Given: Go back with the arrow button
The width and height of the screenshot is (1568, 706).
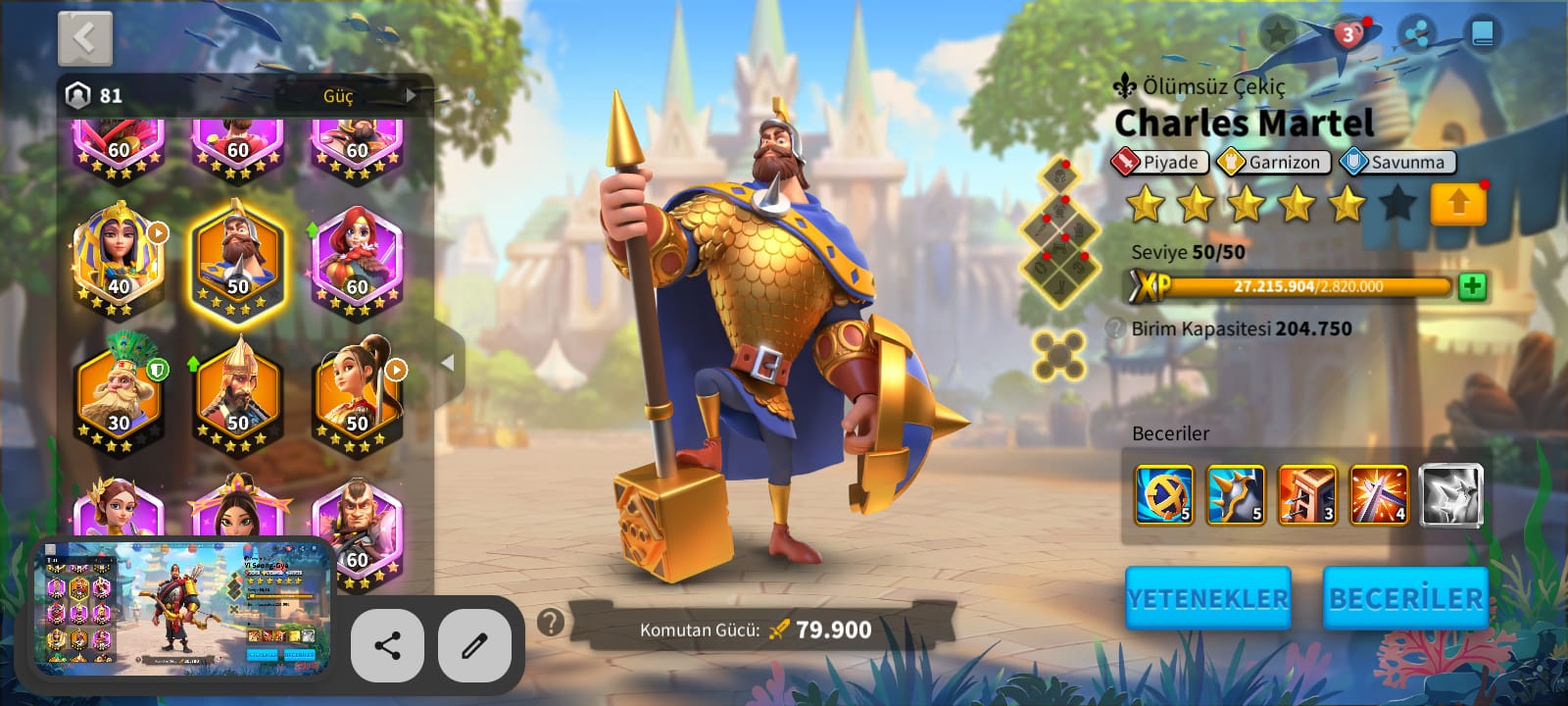Looking at the screenshot, I should coord(85,39).
